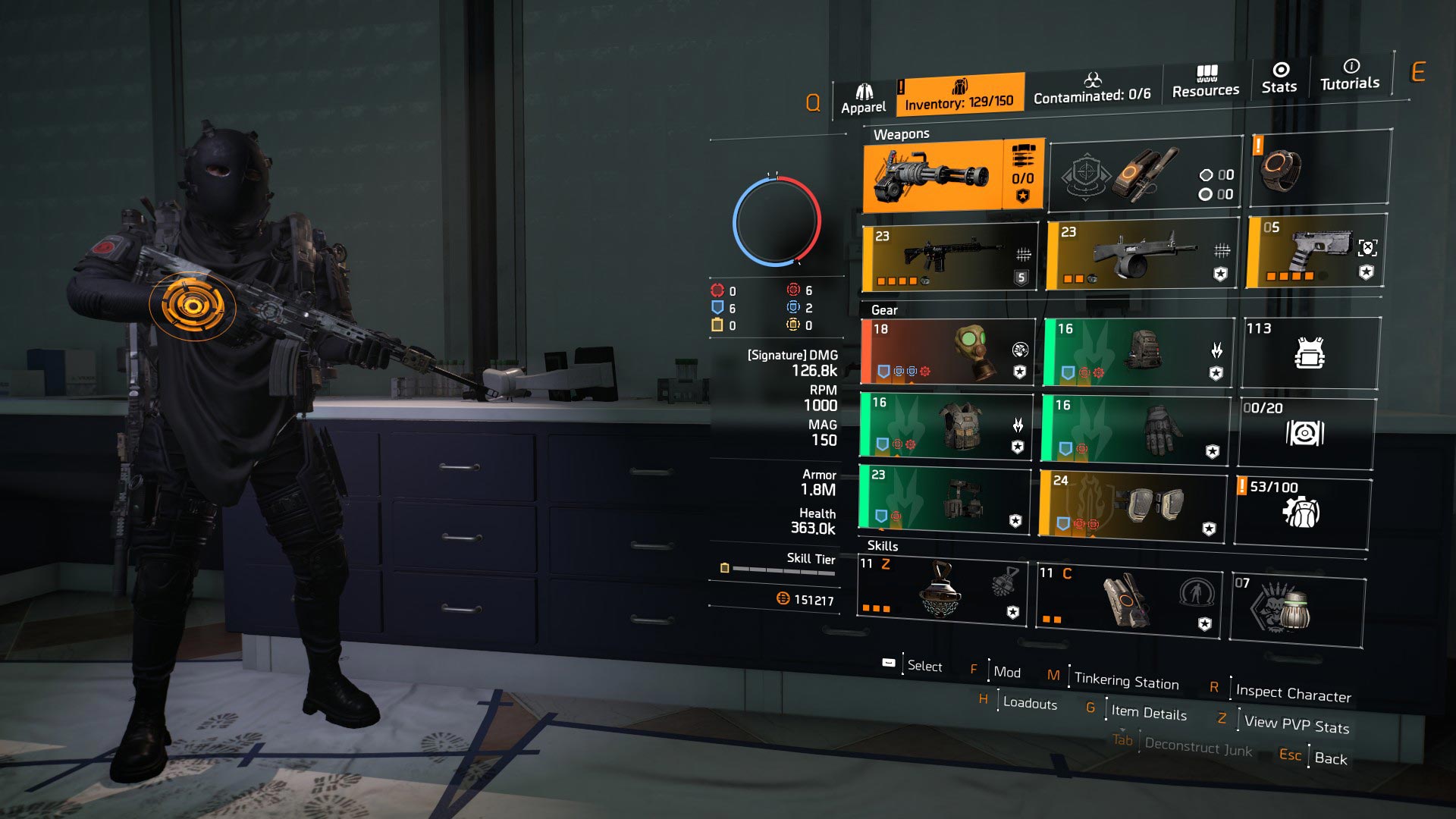Click the credits balance showing 151217
The height and width of the screenshot is (819, 1456).
click(x=808, y=598)
